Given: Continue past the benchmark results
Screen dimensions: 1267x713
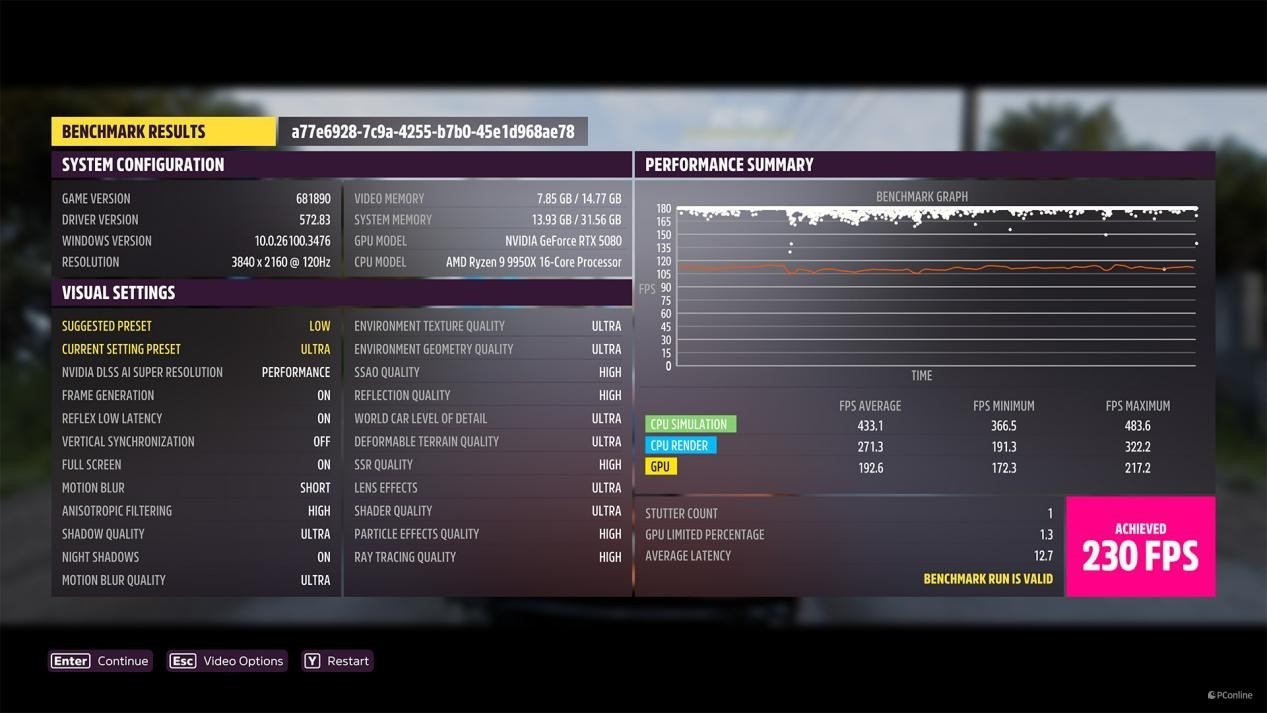Looking at the screenshot, I should [x=100, y=661].
